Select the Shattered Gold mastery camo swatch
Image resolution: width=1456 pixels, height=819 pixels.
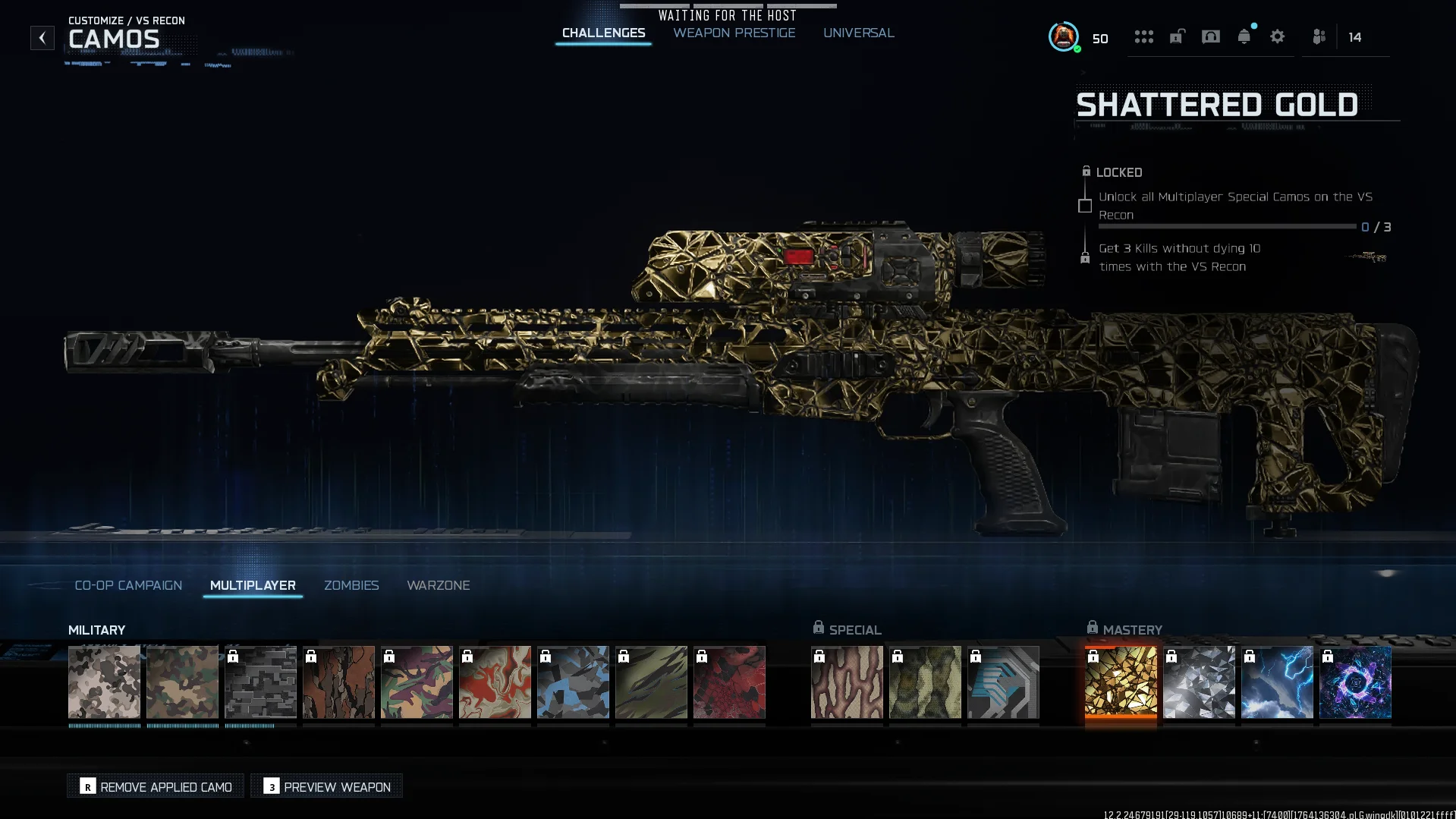1121,682
